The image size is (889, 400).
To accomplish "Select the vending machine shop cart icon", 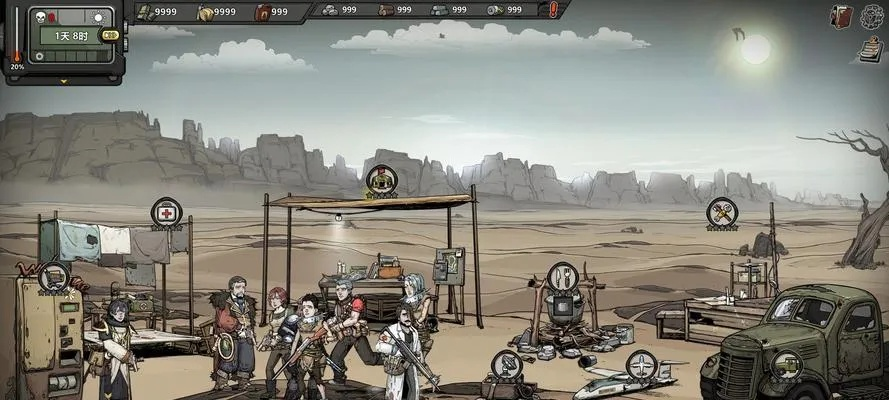I will (53, 276).
